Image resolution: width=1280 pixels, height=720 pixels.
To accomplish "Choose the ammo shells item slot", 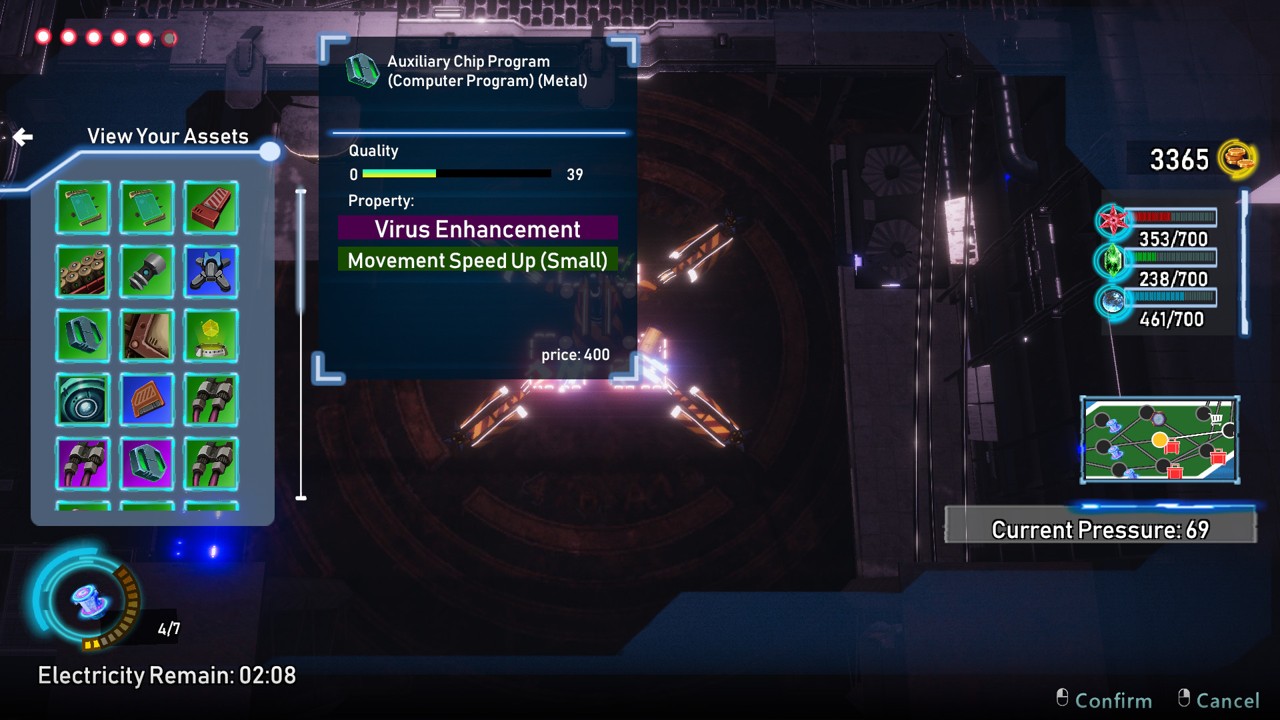I will (83, 272).
